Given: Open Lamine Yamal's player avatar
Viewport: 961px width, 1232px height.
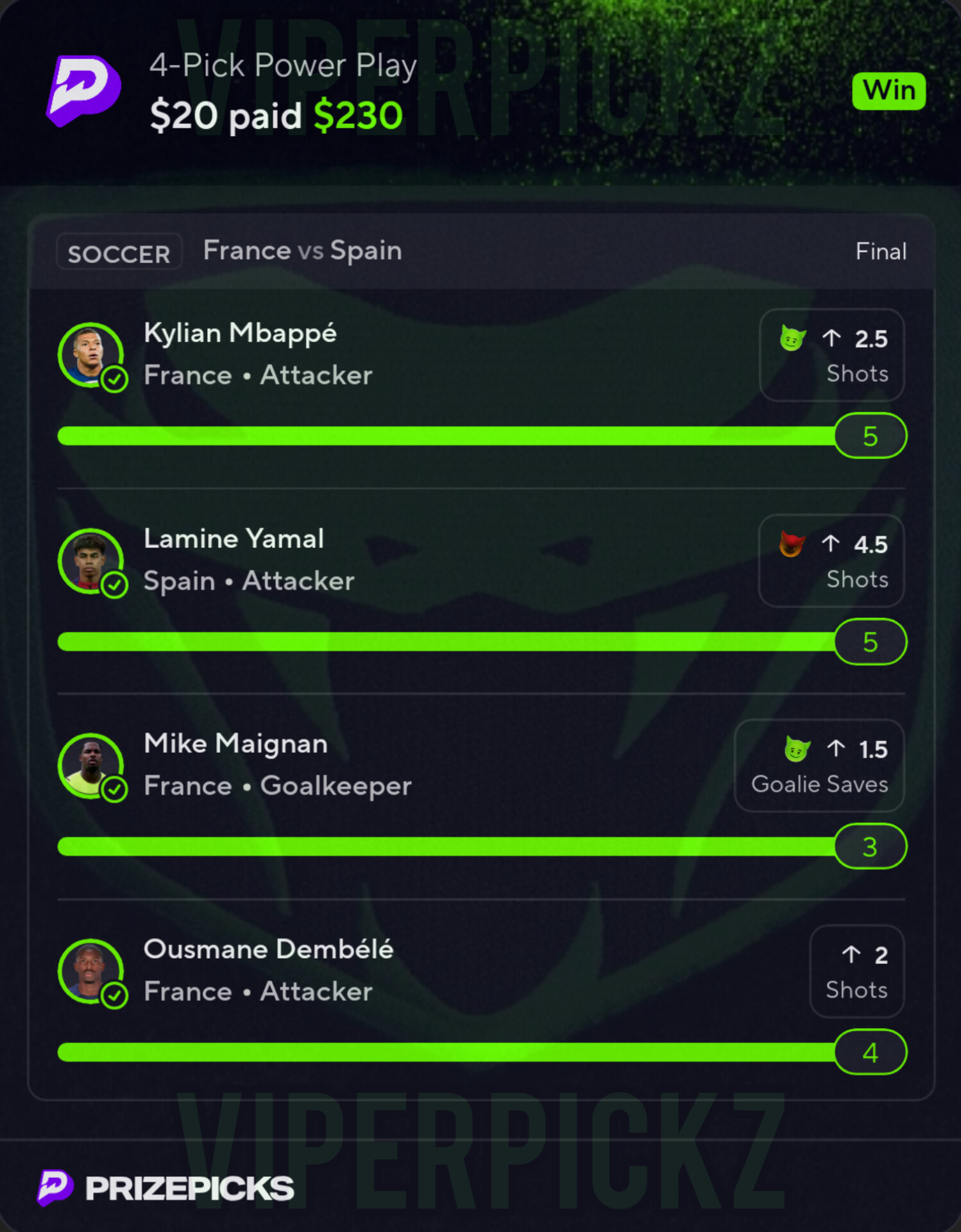Looking at the screenshot, I should point(90,560).
